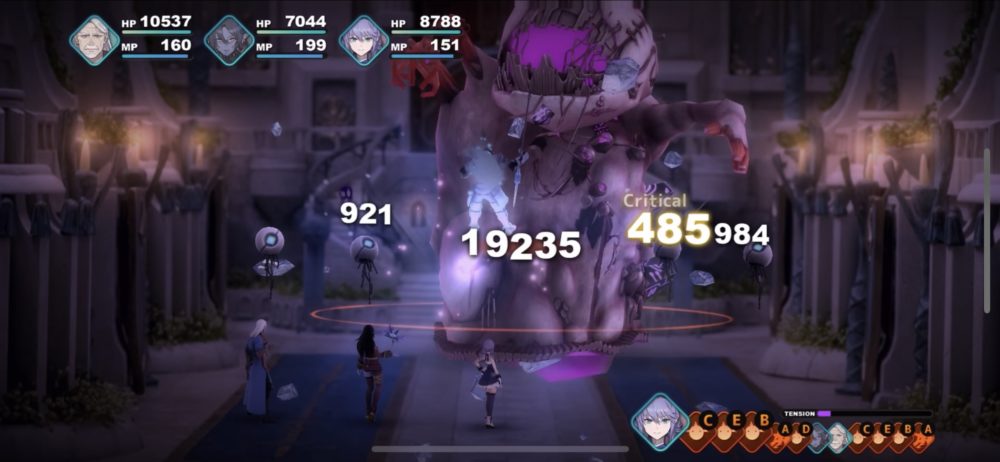Click the large lavender-haired turn order portrait
The height and width of the screenshot is (462, 1000).
pos(660,422)
